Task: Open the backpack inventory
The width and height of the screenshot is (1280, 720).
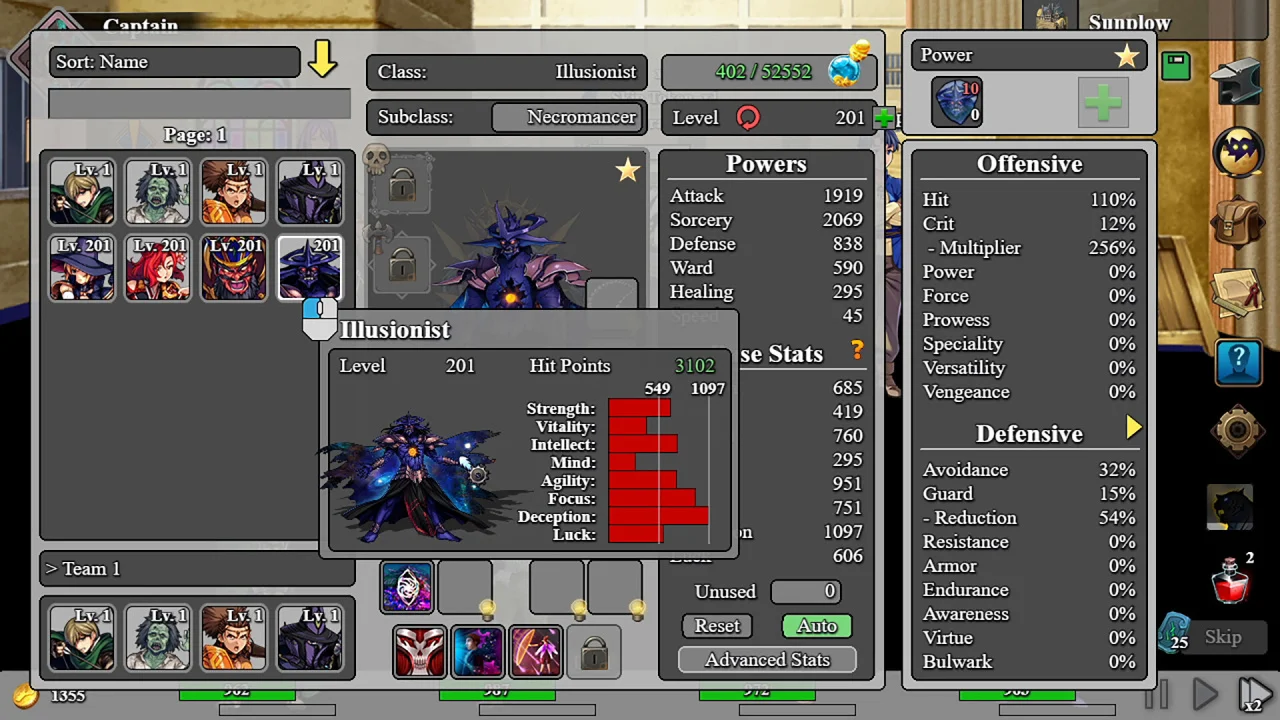Action: pos(1238,222)
